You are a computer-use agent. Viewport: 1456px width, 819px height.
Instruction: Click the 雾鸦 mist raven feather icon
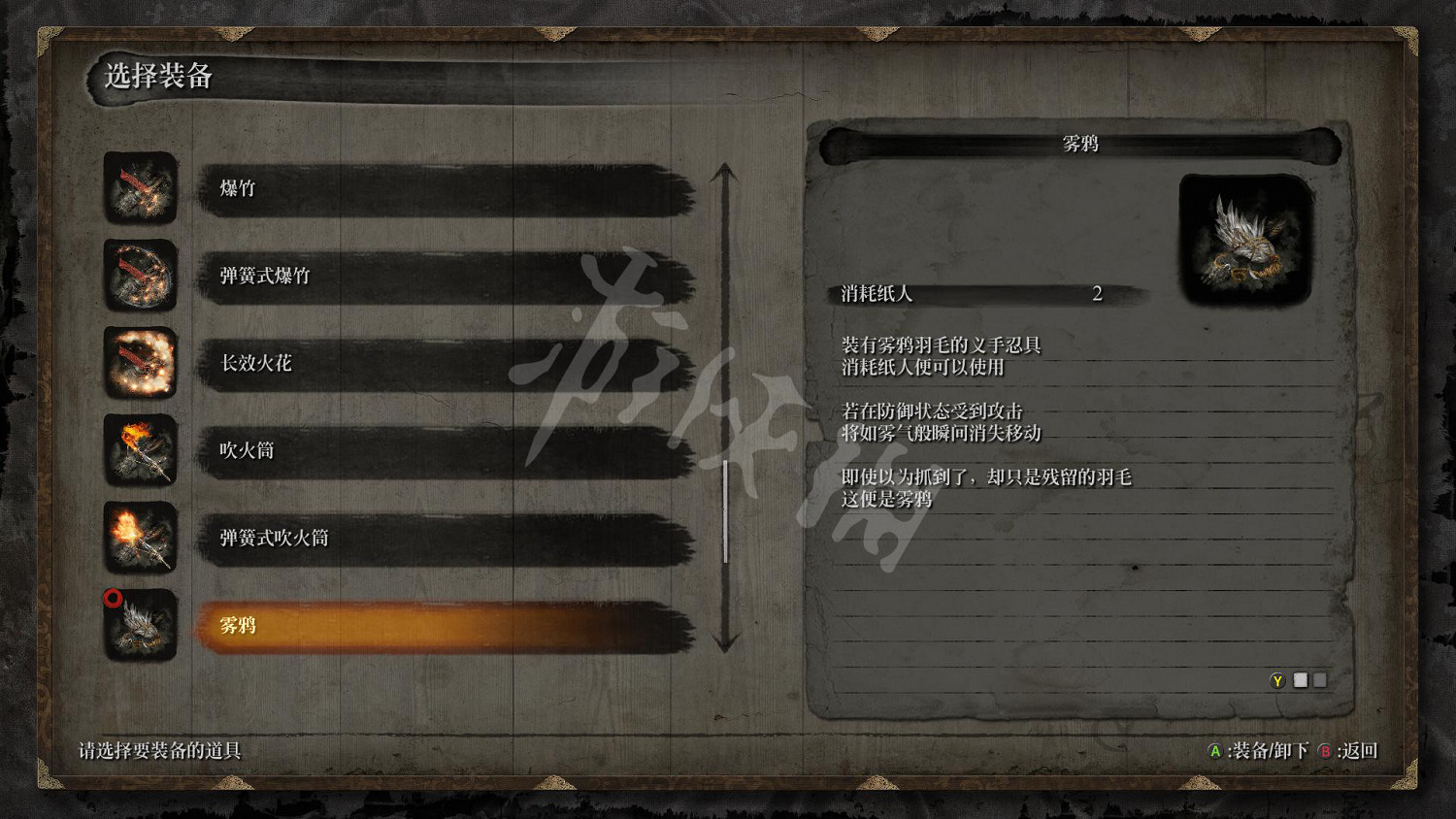click(x=140, y=626)
